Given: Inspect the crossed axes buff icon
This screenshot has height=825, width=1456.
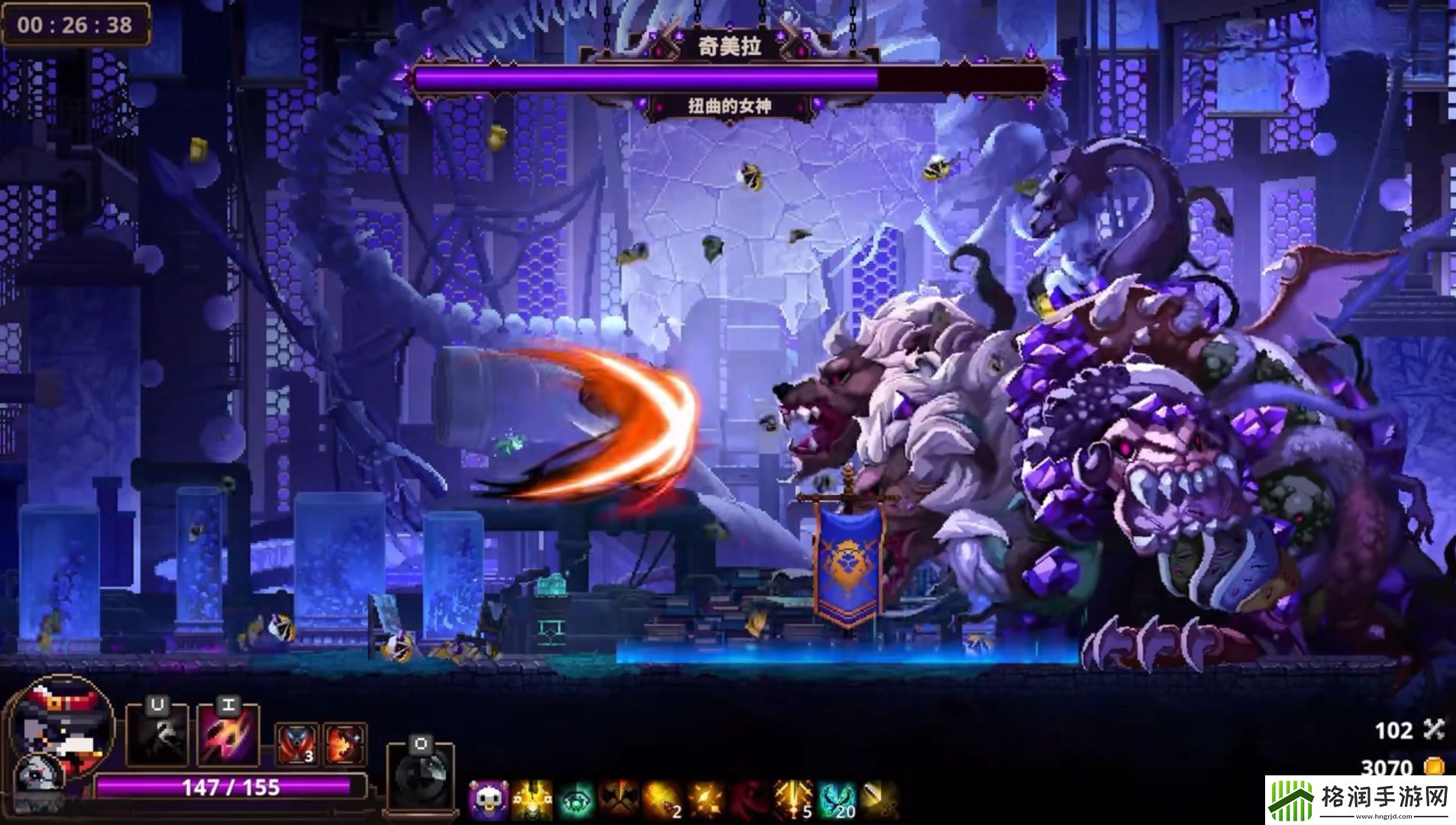Looking at the screenshot, I should coord(619,800).
